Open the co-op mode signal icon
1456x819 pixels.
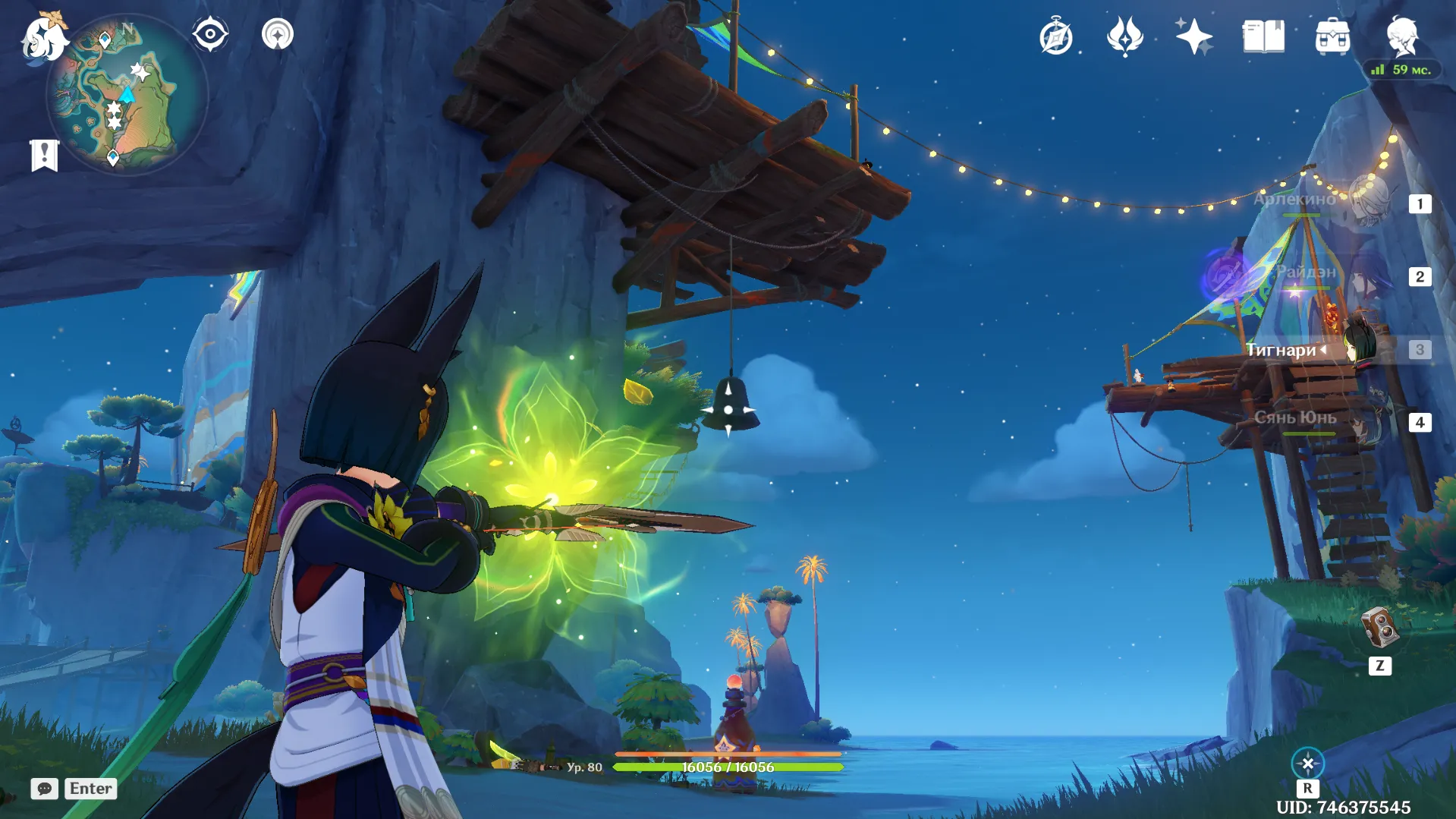click(x=278, y=35)
